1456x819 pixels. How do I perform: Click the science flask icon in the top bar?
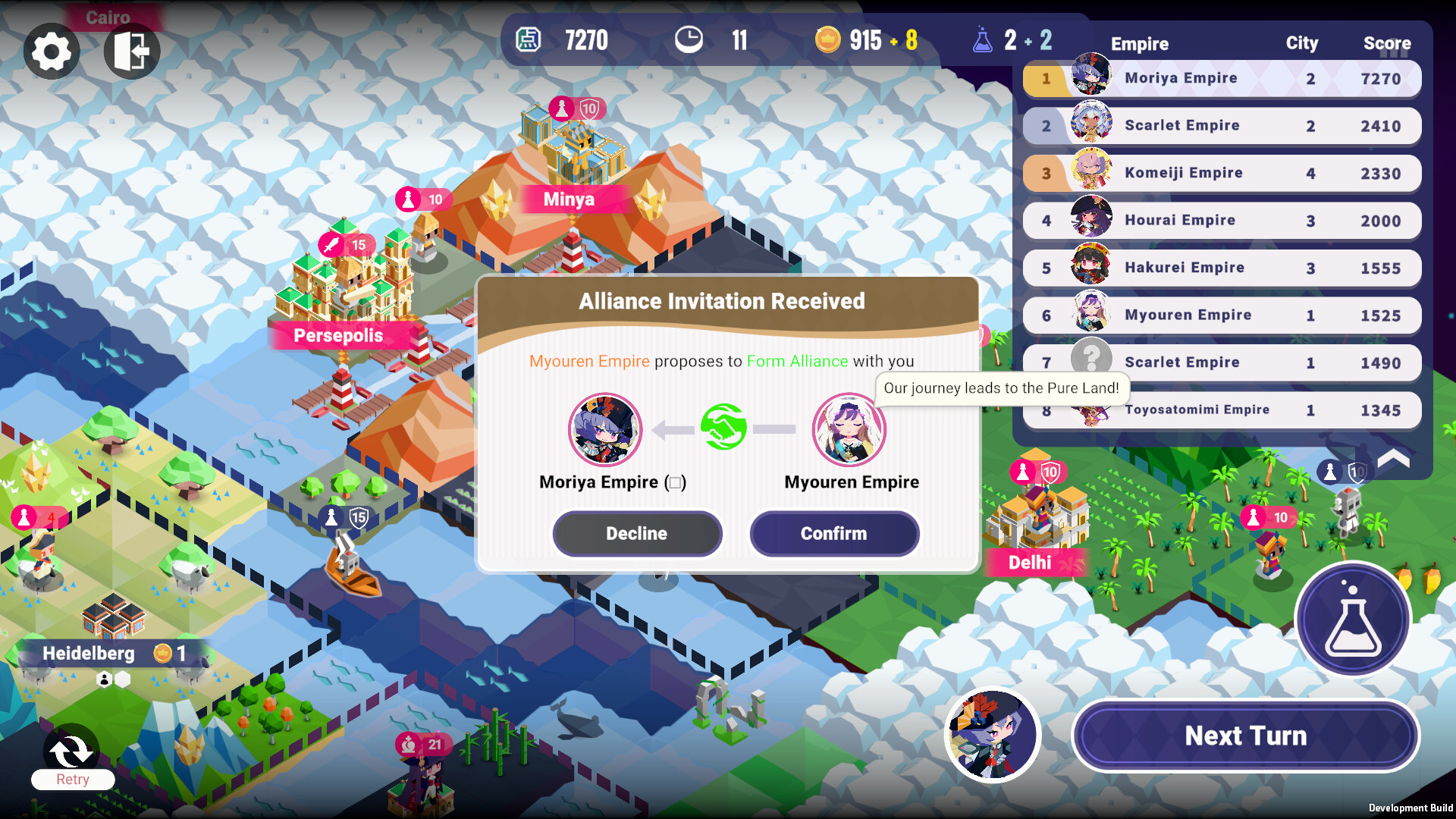[x=983, y=39]
